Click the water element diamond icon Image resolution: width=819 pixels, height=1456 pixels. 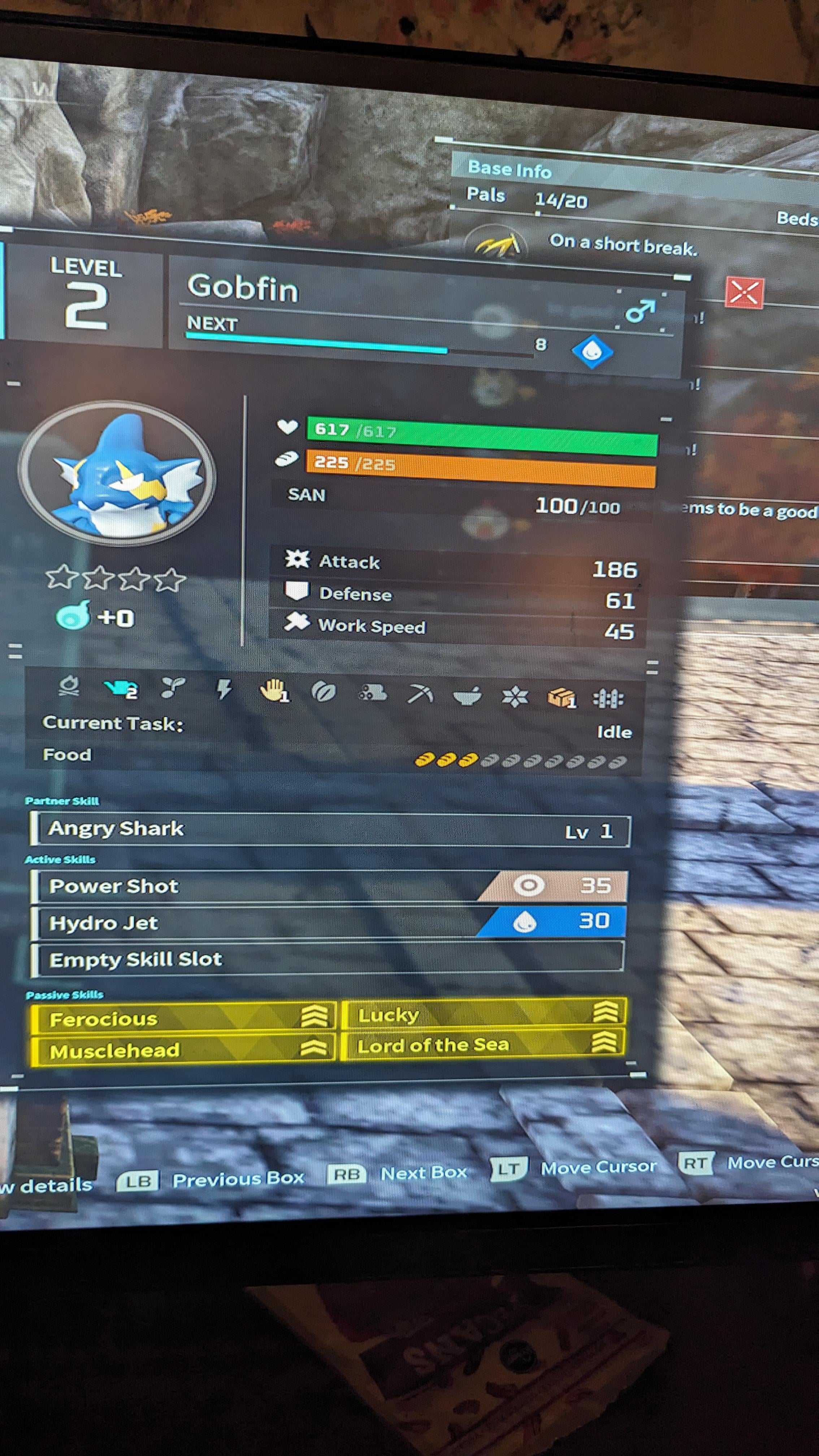click(592, 352)
